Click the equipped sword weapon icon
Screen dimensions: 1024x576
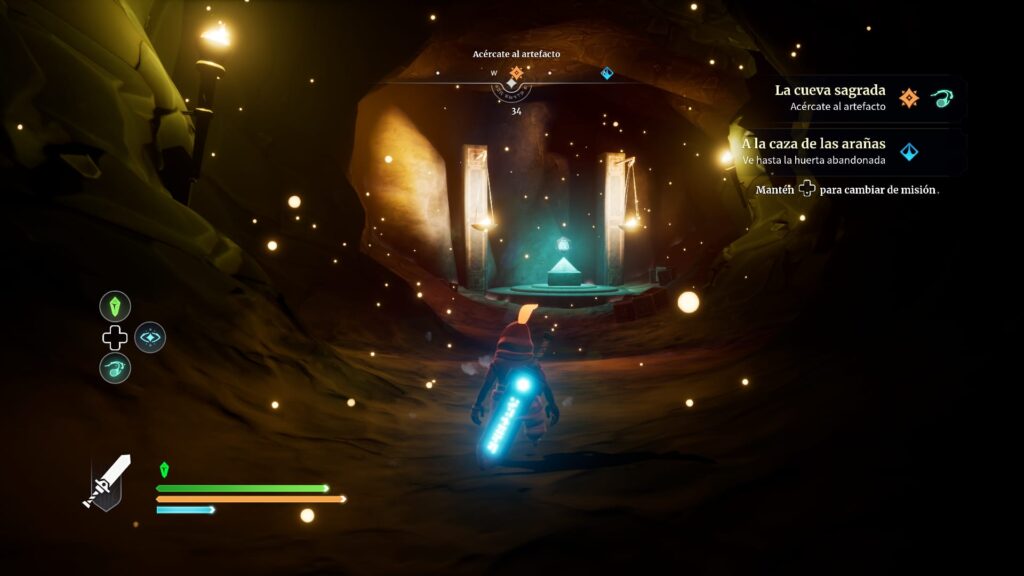(107, 481)
